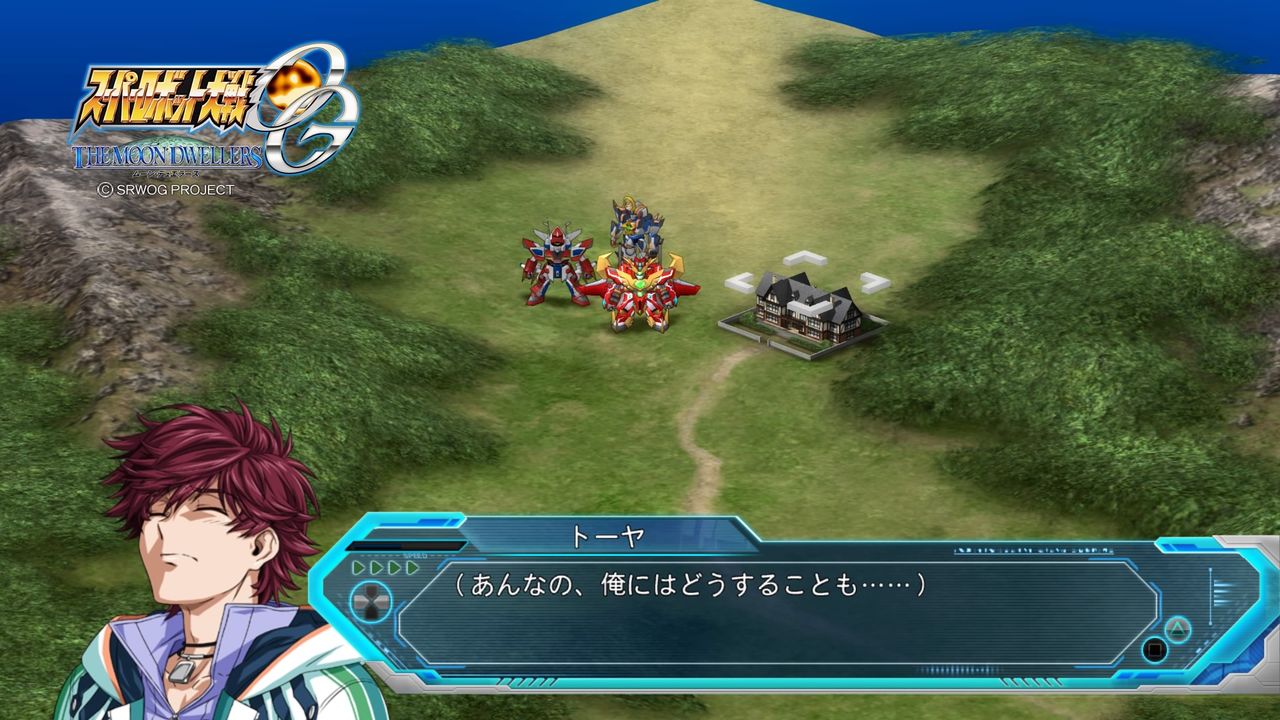
Task: Toggle the first green SPEED triangle
Action: pos(358,567)
